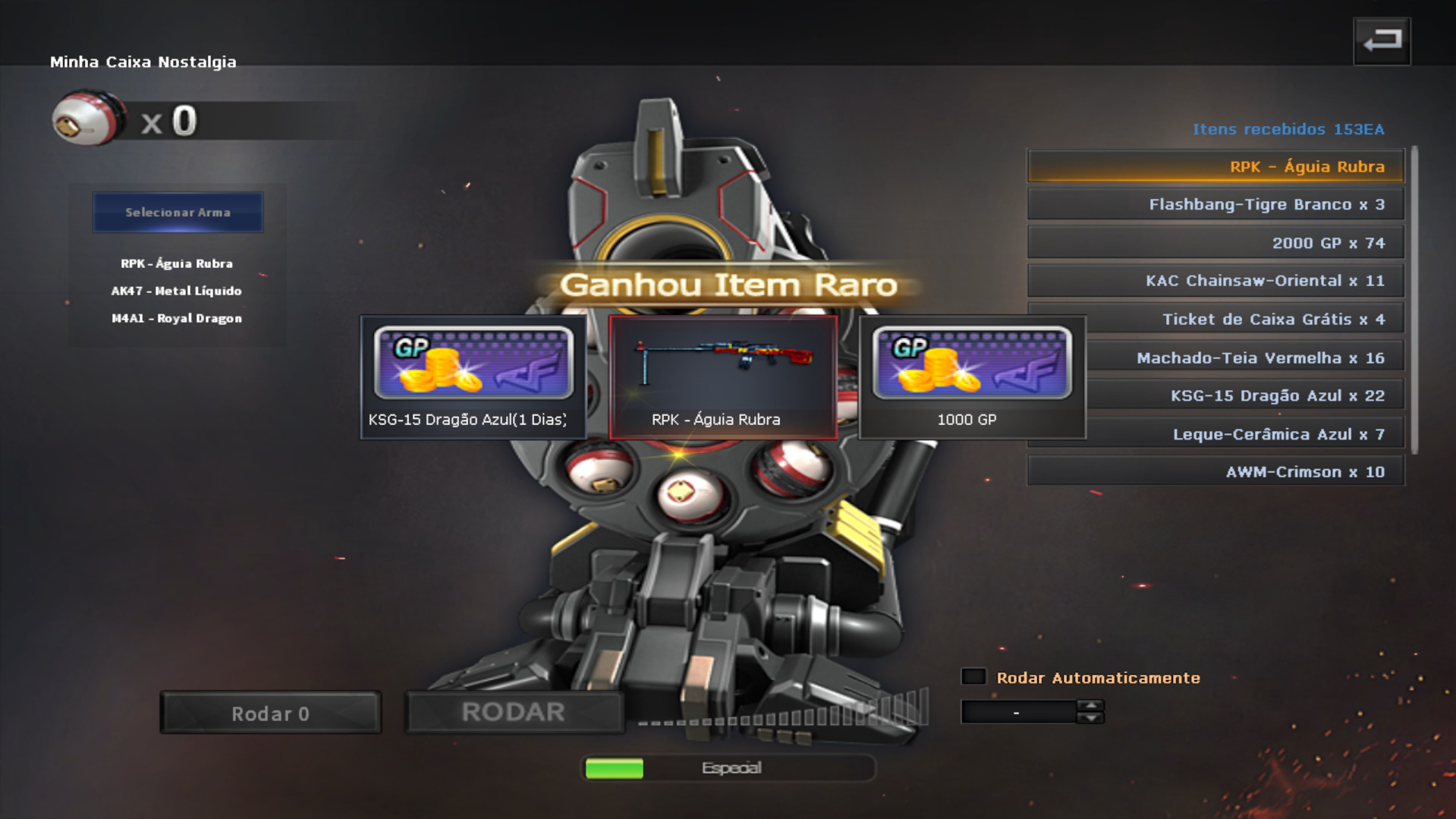Image resolution: width=1456 pixels, height=819 pixels.
Task: Click the Nostalgia box capsule icon
Action: (x=87, y=119)
